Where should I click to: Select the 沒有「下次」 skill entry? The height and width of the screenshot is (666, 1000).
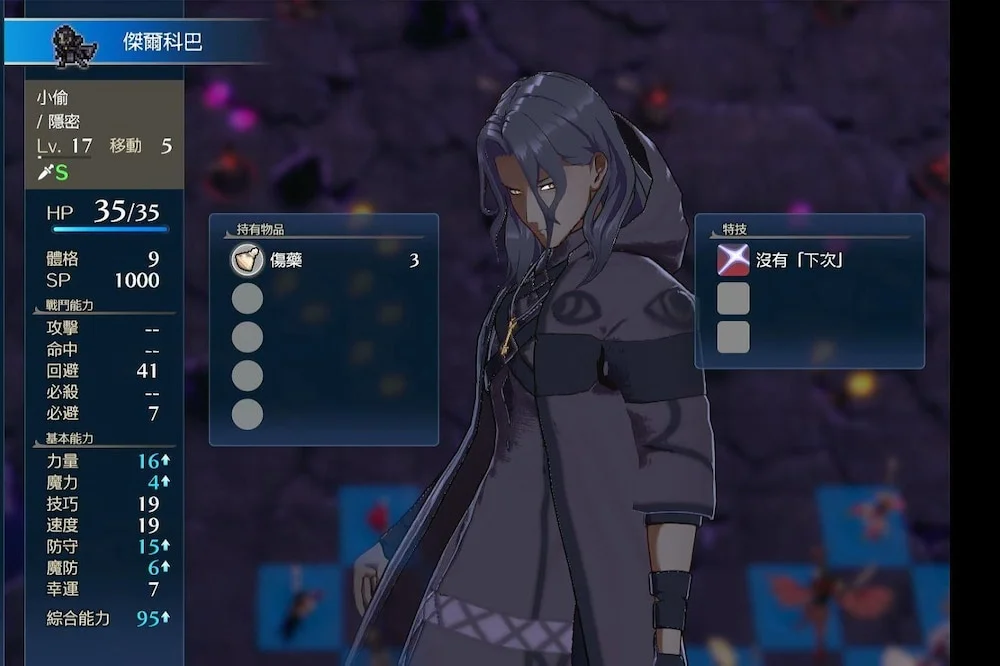[x=798, y=260]
